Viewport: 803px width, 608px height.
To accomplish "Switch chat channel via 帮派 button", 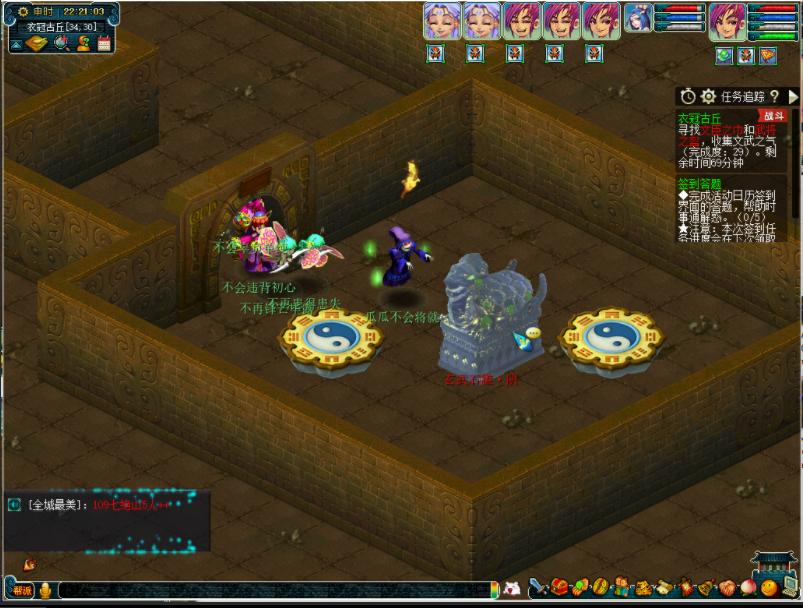I will 22,590.
